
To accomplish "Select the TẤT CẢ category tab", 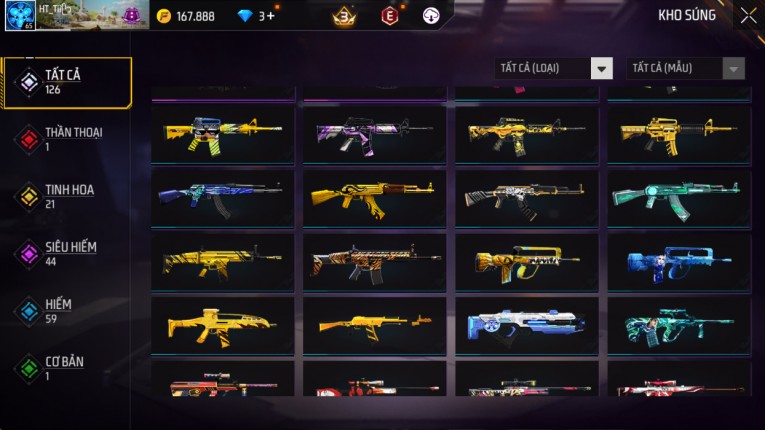I will 67,82.
